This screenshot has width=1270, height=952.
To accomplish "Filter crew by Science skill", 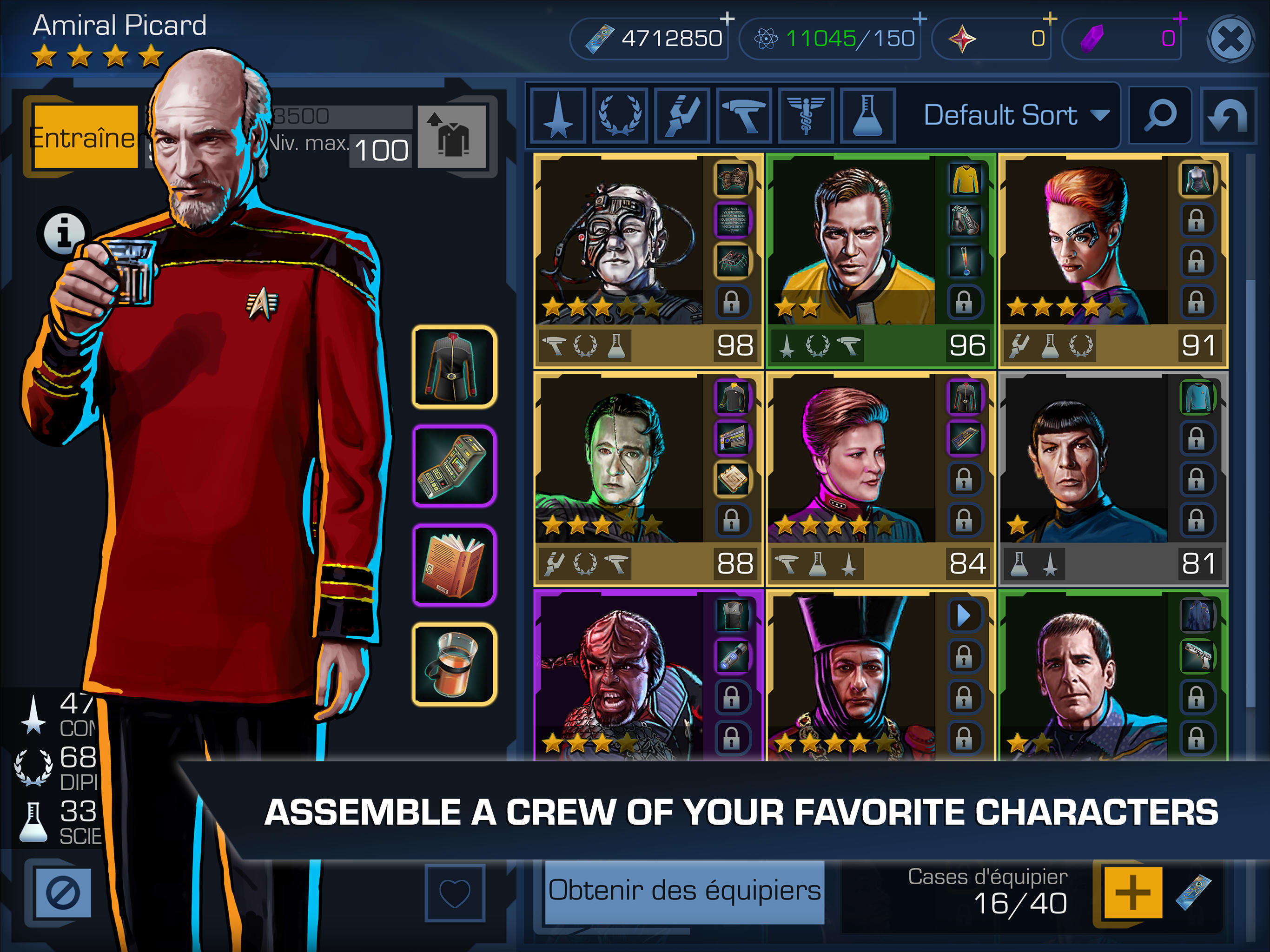I will coord(868,118).
